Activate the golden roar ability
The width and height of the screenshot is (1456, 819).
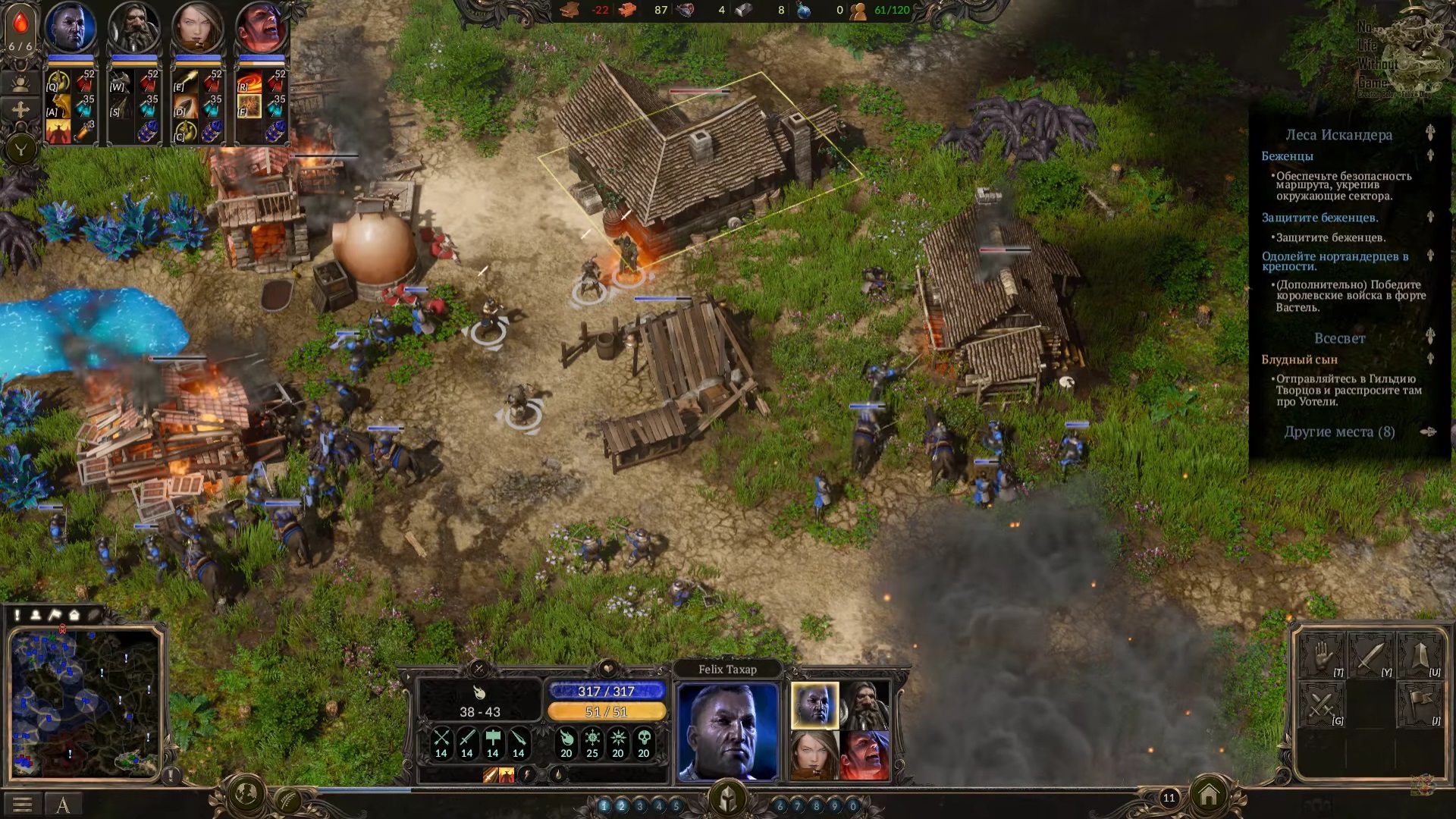tap(58, 106)
